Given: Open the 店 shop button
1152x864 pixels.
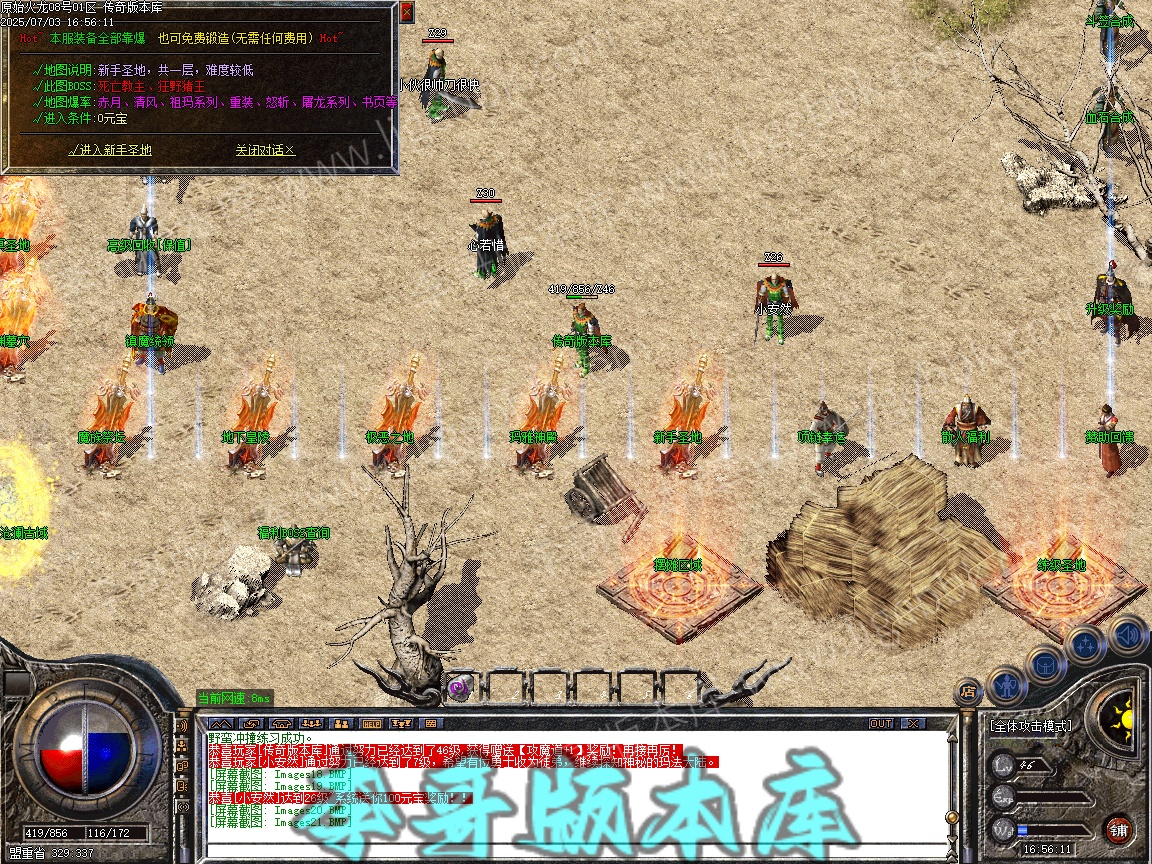Looking at the screenshot, I should pyautogui.click(x=968, y=690).
